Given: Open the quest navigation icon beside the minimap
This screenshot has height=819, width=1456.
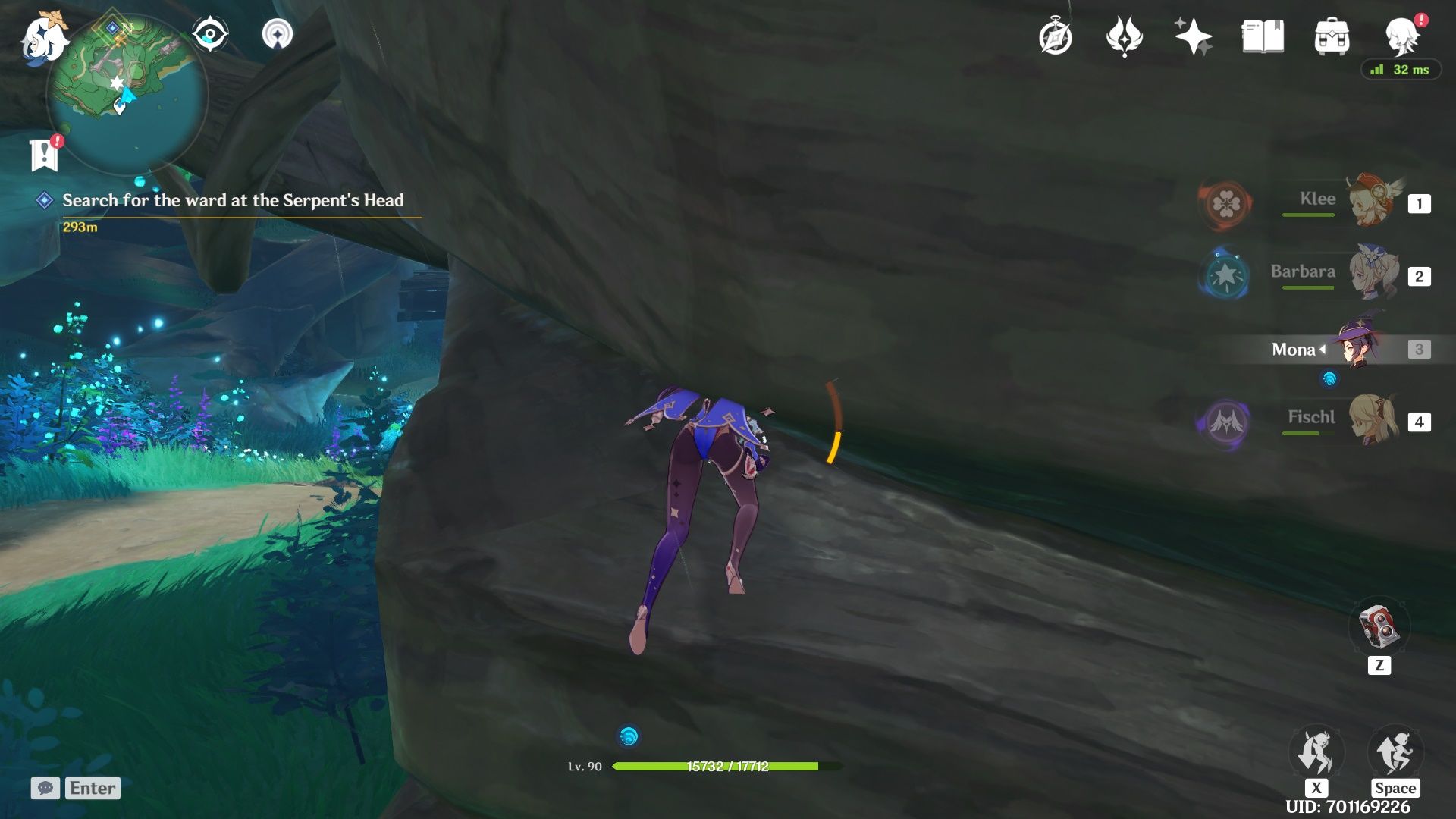Looking at the screenshot, I should (x=277, y=35).
